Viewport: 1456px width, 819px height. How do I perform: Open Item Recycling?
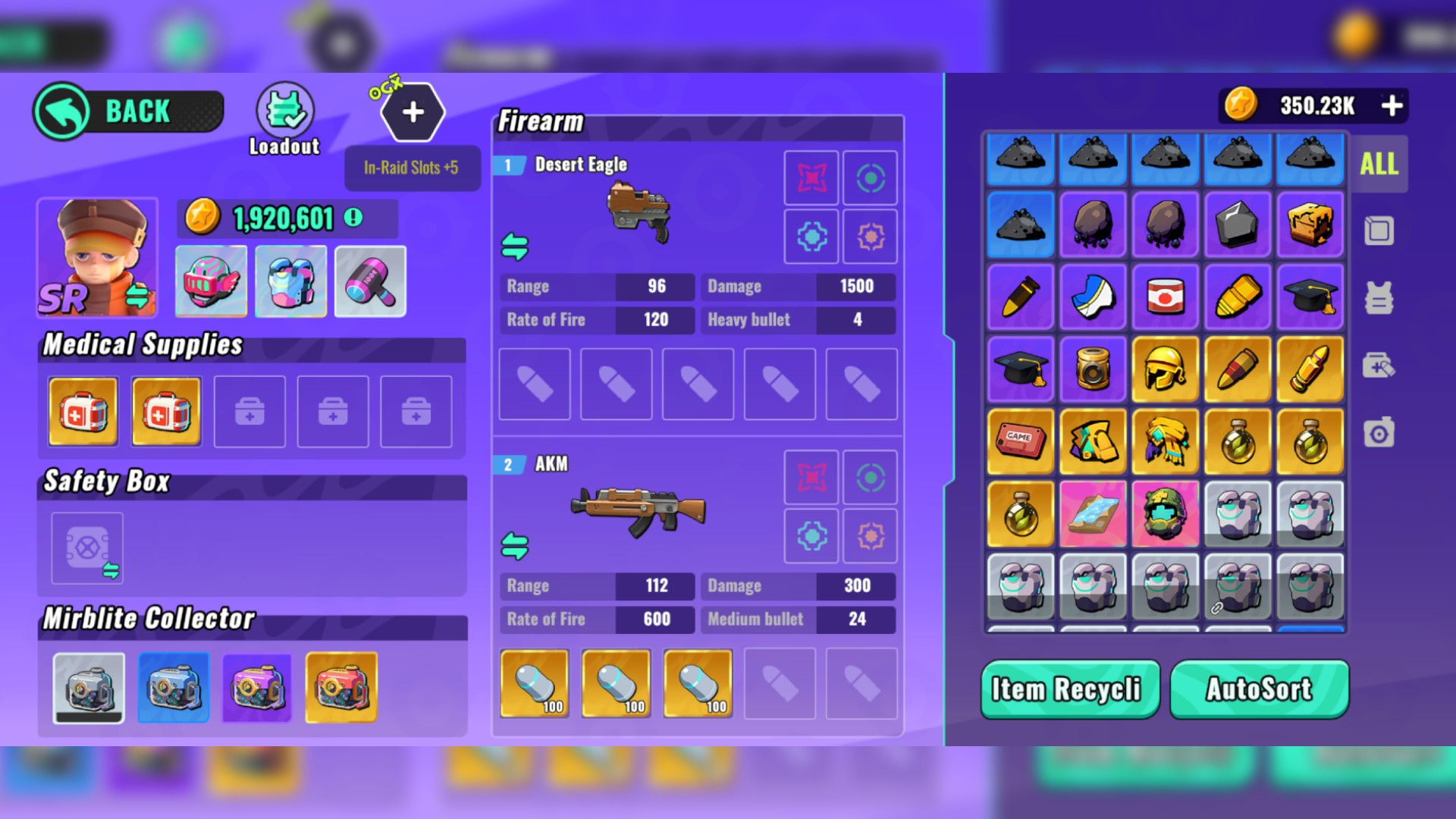pos(1069,689)
